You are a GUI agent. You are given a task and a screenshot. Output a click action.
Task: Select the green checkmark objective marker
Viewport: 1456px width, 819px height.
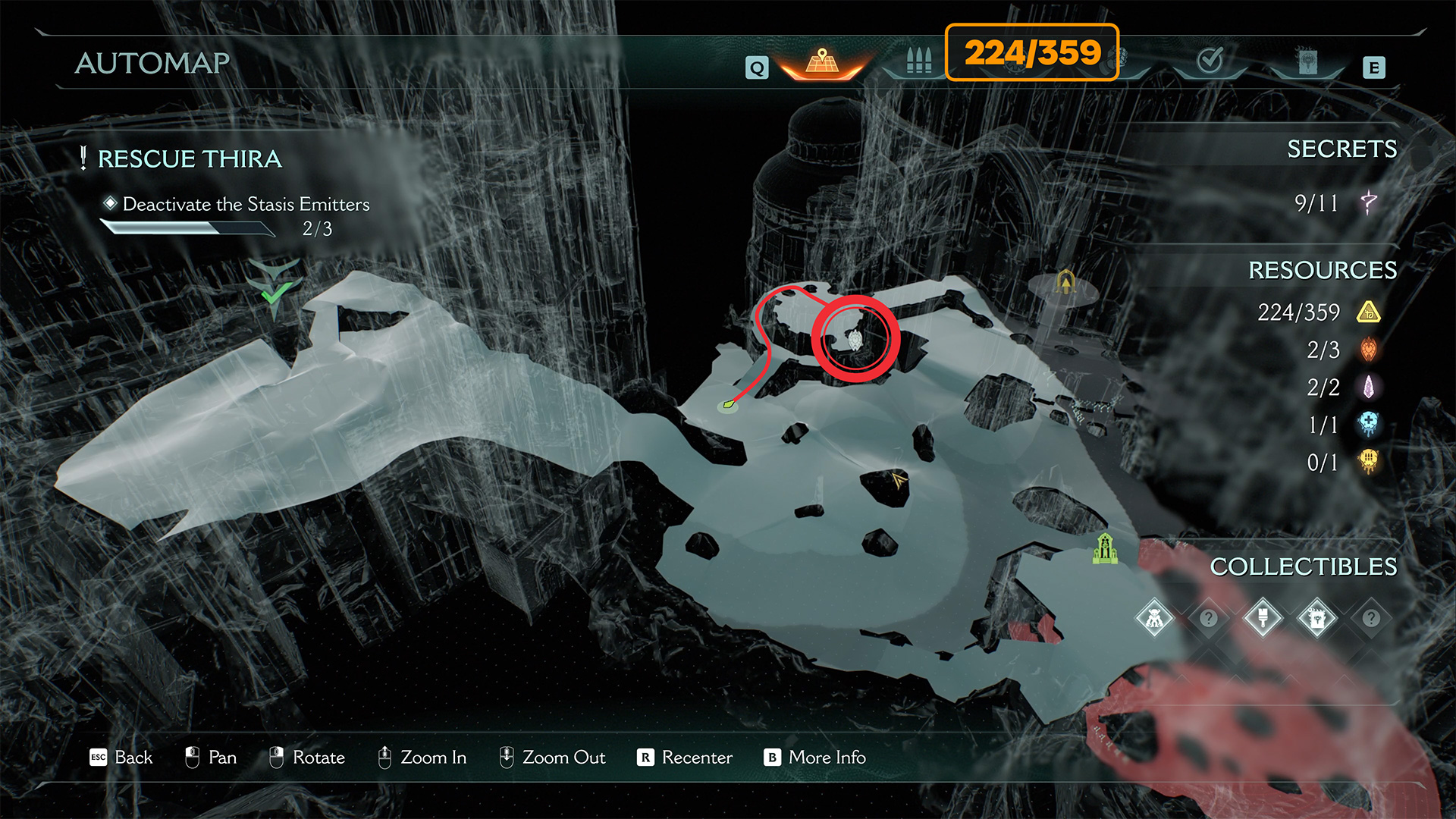(275, 290)
